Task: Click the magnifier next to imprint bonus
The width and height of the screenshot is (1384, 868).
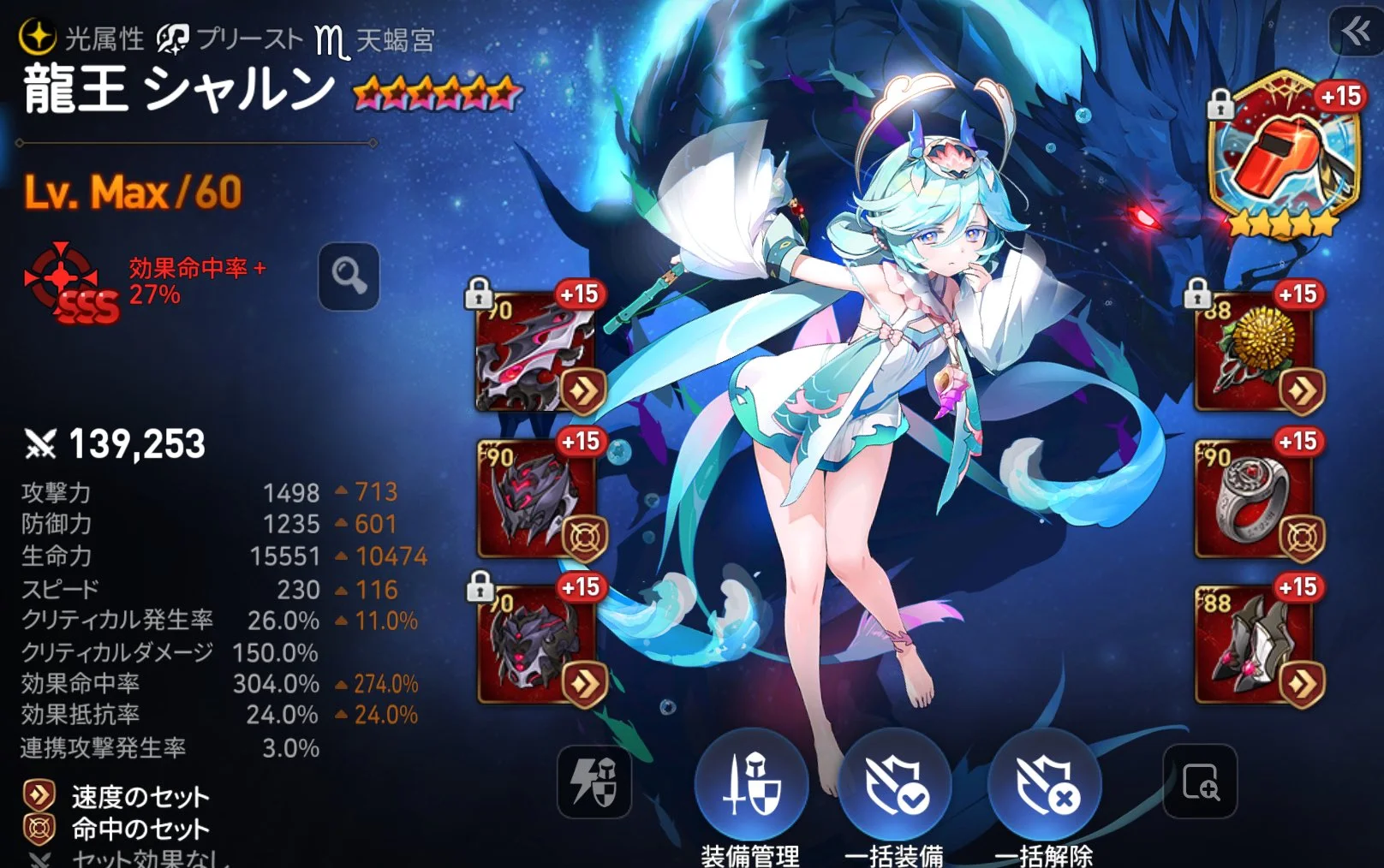Action: coord(349,276)
